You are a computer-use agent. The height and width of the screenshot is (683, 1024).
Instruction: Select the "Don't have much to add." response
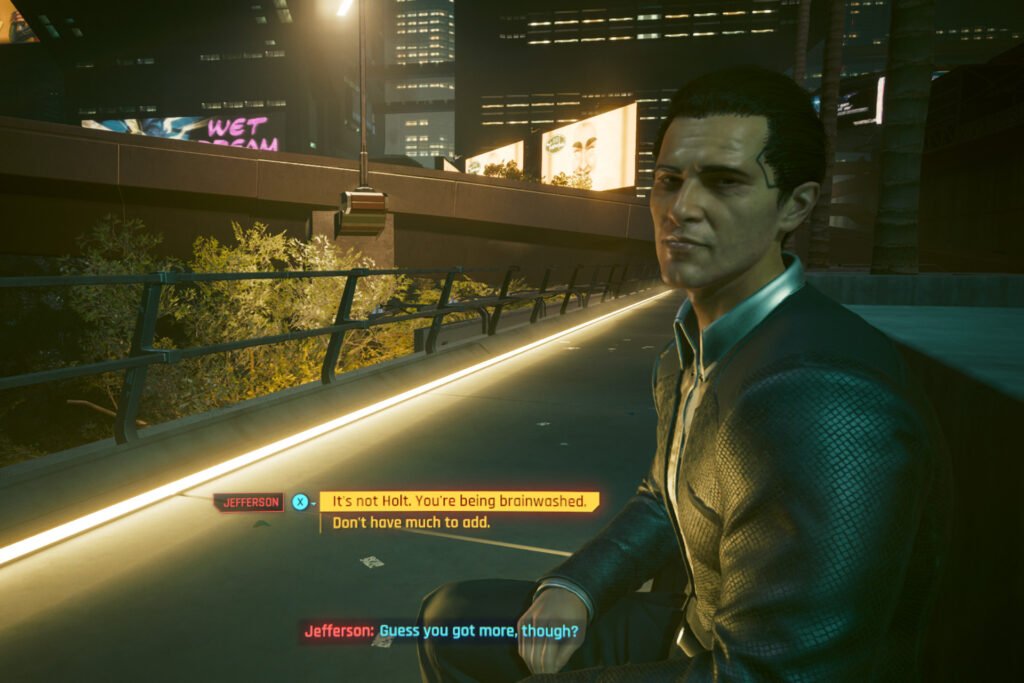(411, 523)
